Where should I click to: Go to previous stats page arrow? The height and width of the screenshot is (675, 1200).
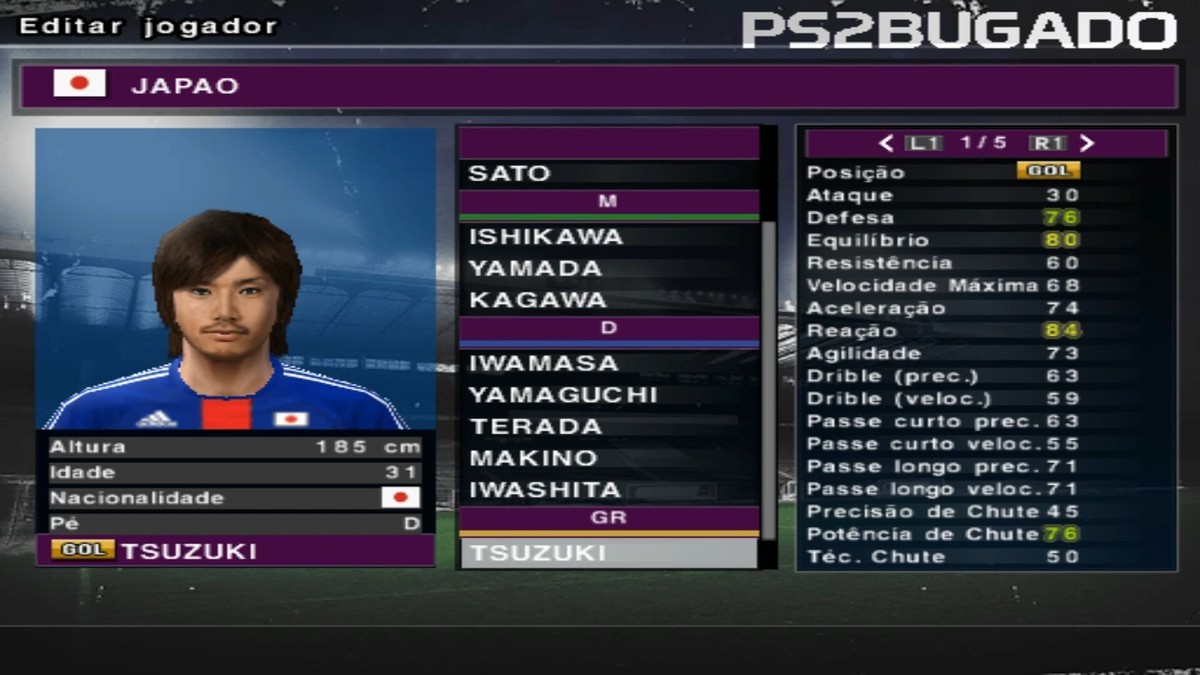pos(886,143)
